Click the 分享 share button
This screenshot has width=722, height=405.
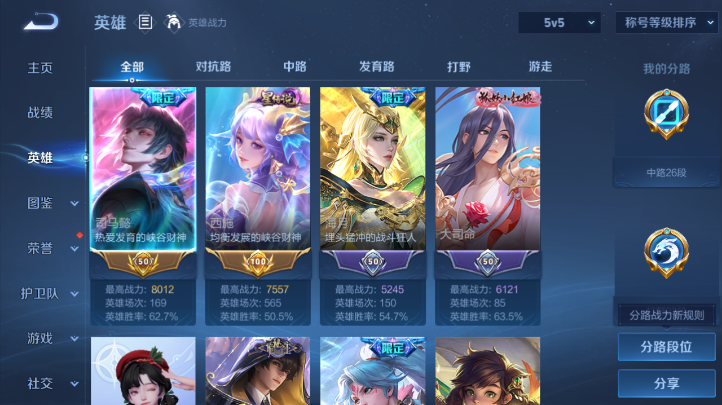tap(666, 383)
